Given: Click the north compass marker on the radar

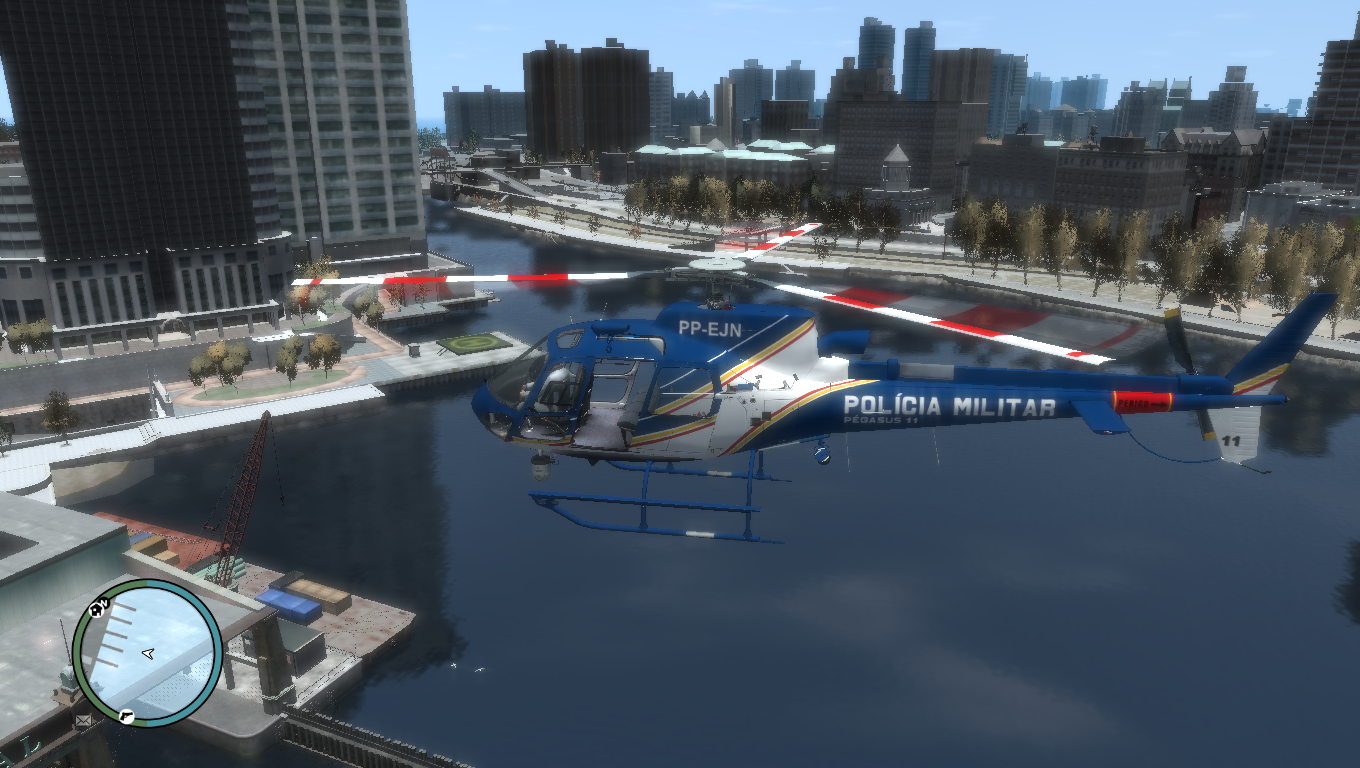Looking at the screenshot, I should pyautogui.click(x=105, y=603).
